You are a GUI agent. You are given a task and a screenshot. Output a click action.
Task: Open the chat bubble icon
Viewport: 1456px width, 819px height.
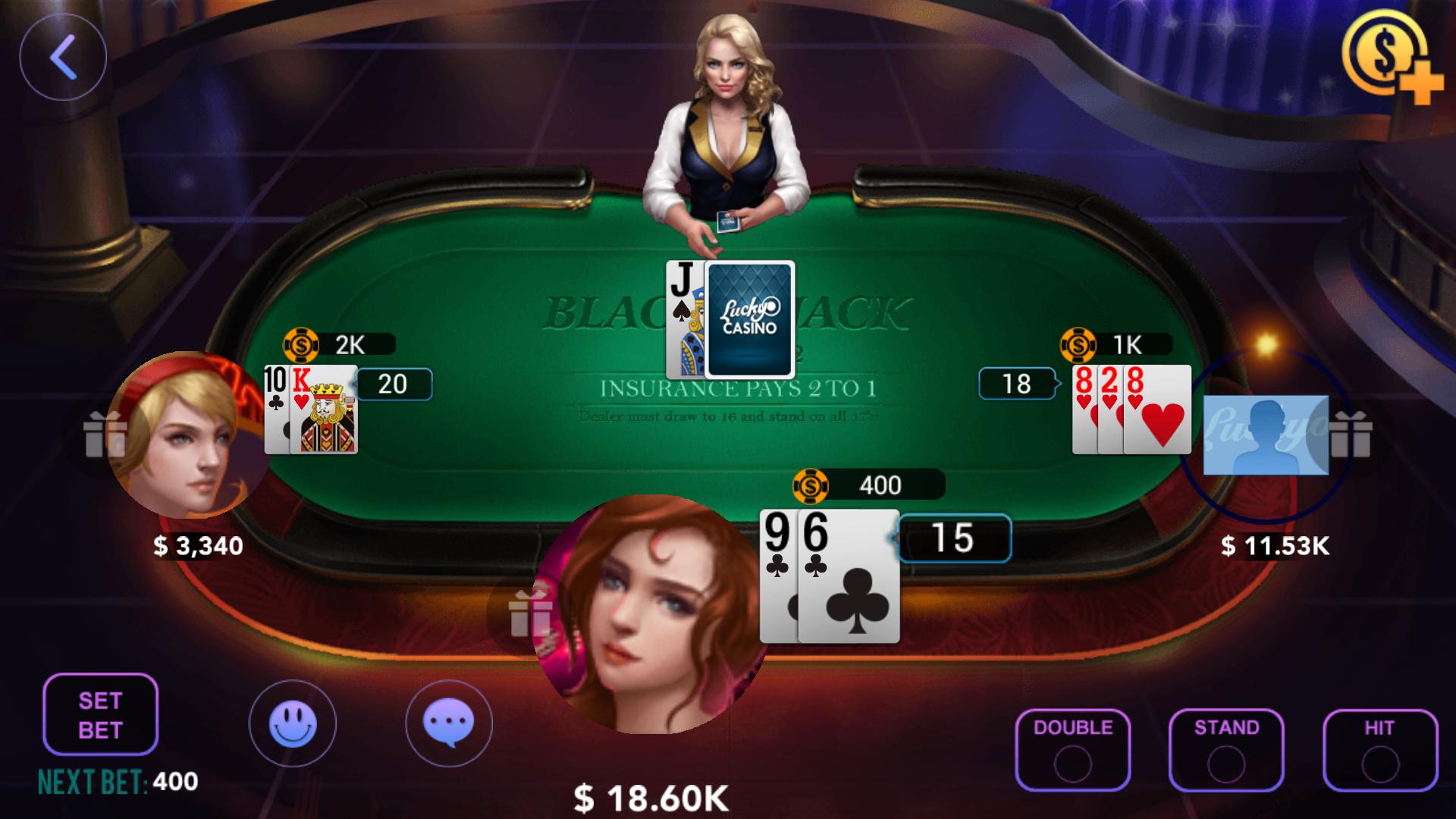[x=450, y=724]
